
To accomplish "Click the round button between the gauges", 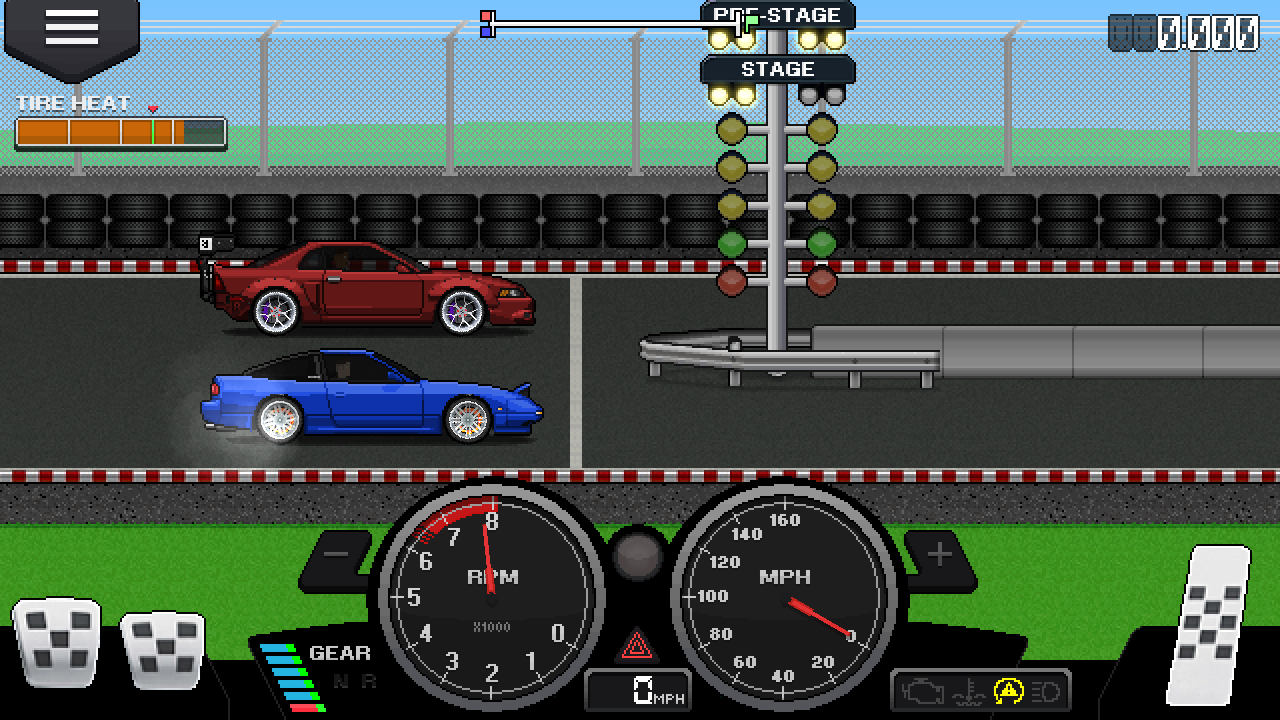I will coord(637,554).
